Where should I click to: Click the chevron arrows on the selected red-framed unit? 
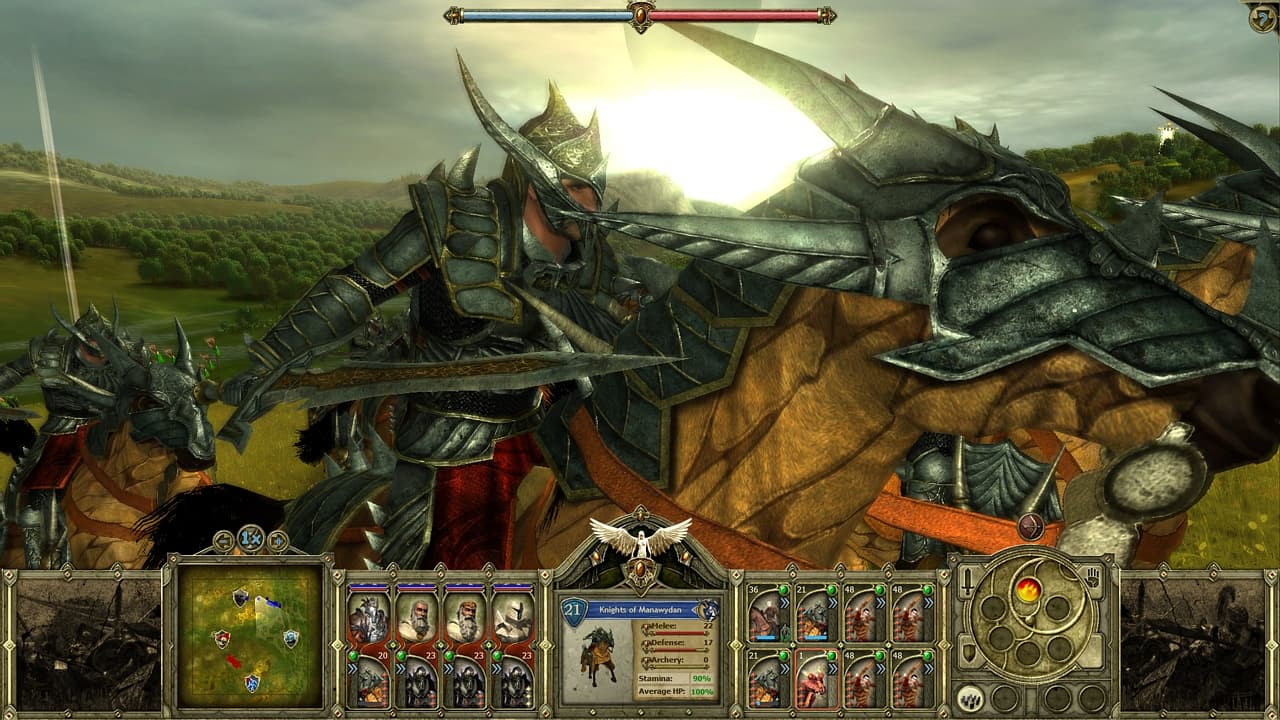click(x=832, y=668)
